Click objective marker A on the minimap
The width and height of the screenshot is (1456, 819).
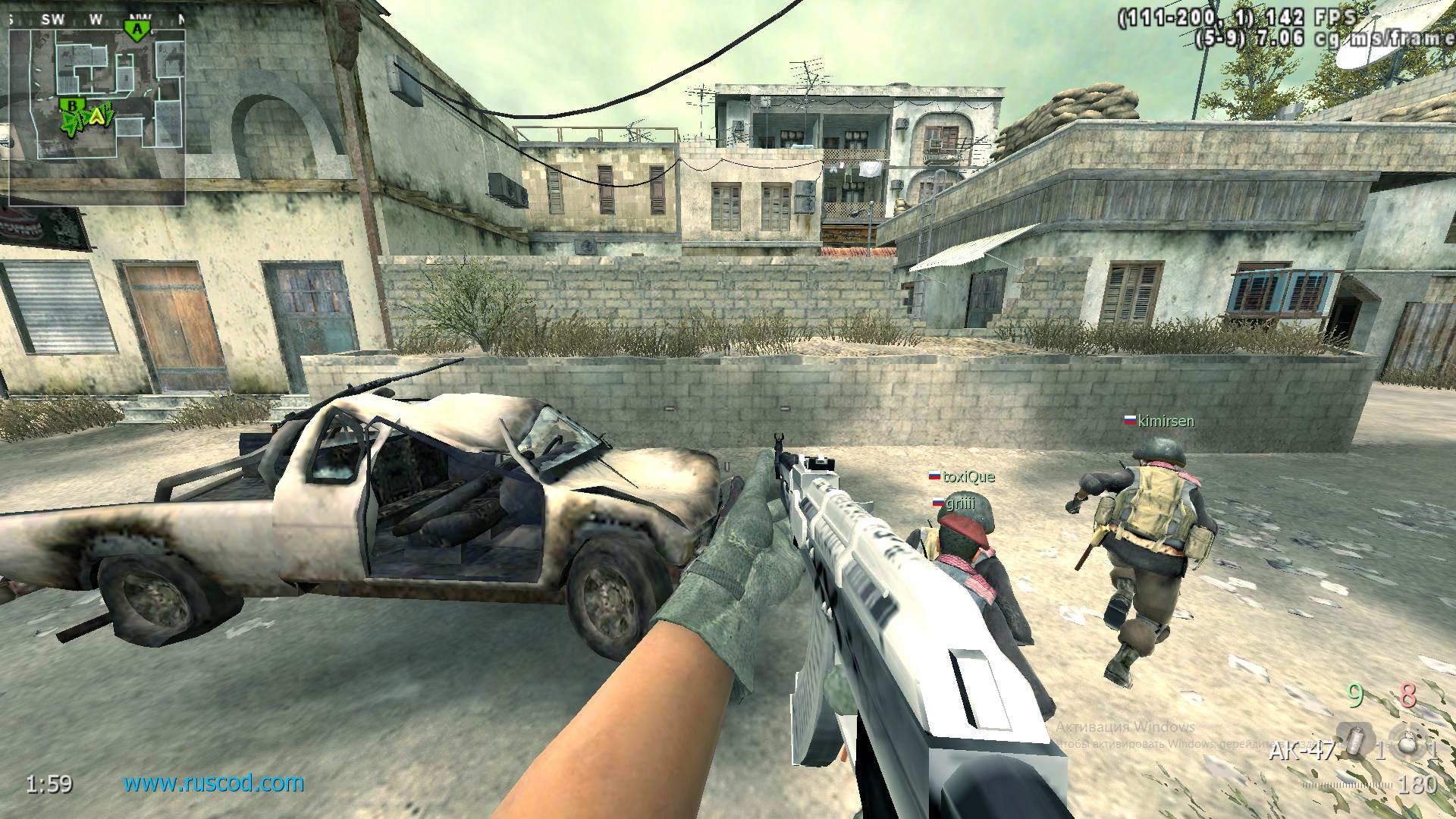[136, 30]
